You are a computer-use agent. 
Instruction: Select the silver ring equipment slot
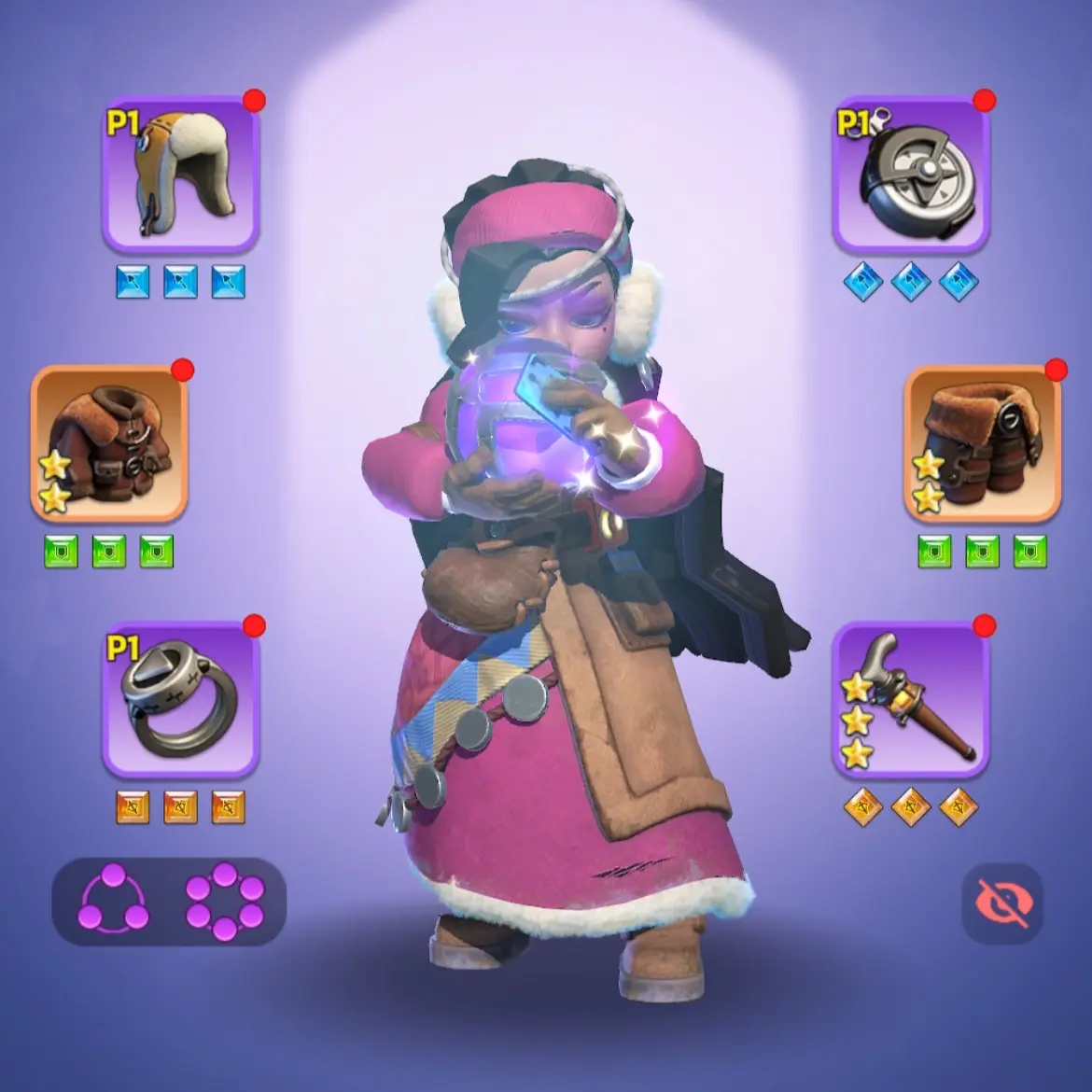(x=180, y=700)
